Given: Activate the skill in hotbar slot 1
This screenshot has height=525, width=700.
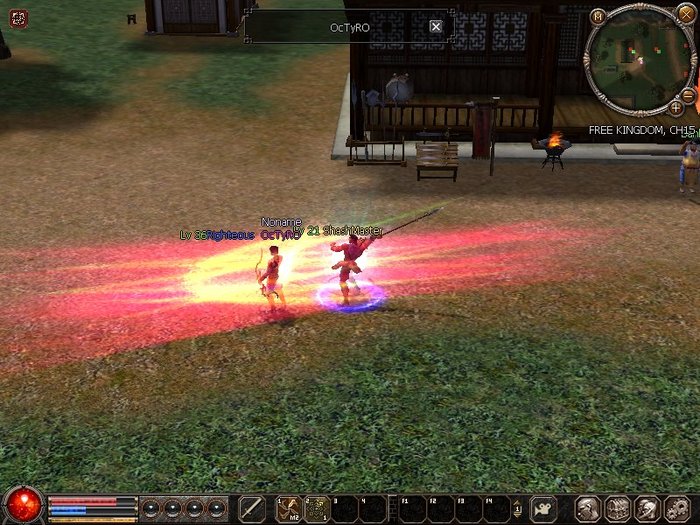Looking at the screenshot, I should coord(289,508).
